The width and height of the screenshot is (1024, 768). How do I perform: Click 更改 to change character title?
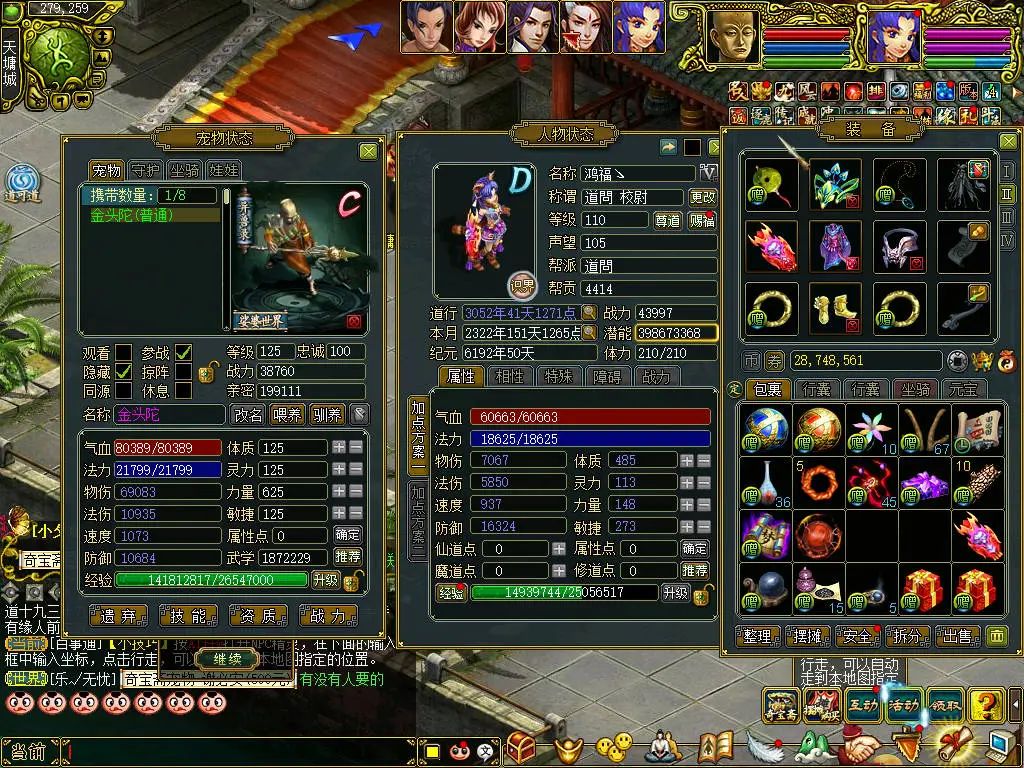[703, 197]
